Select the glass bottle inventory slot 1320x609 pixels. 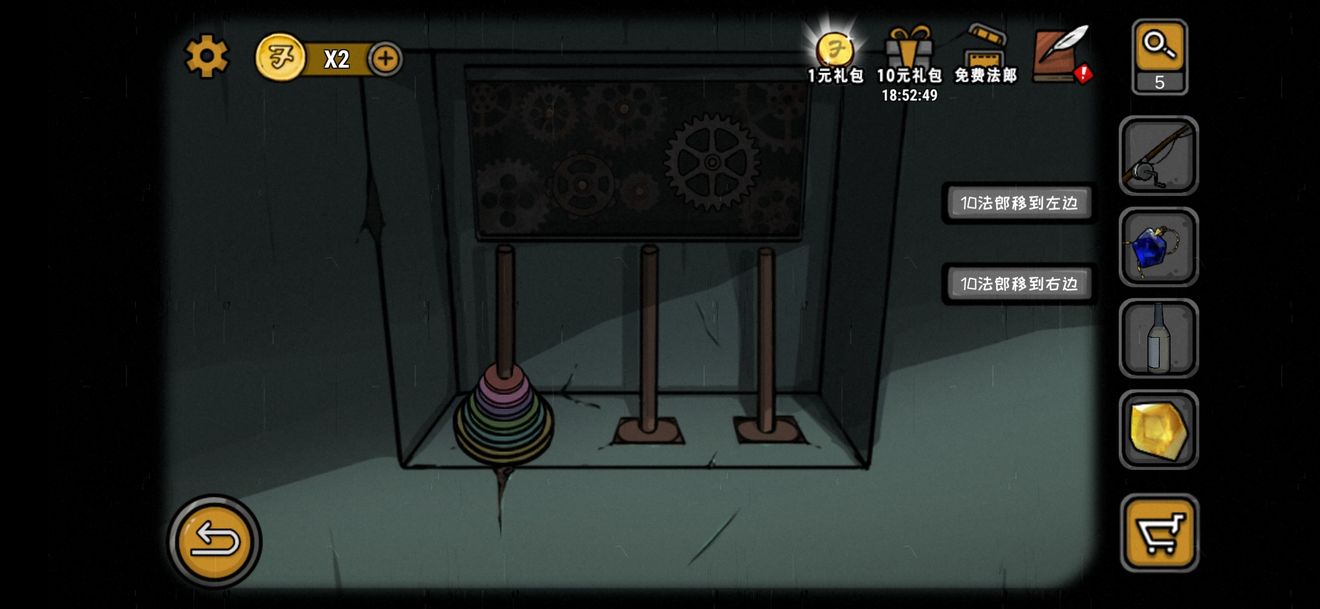[x=1158, y=338]
